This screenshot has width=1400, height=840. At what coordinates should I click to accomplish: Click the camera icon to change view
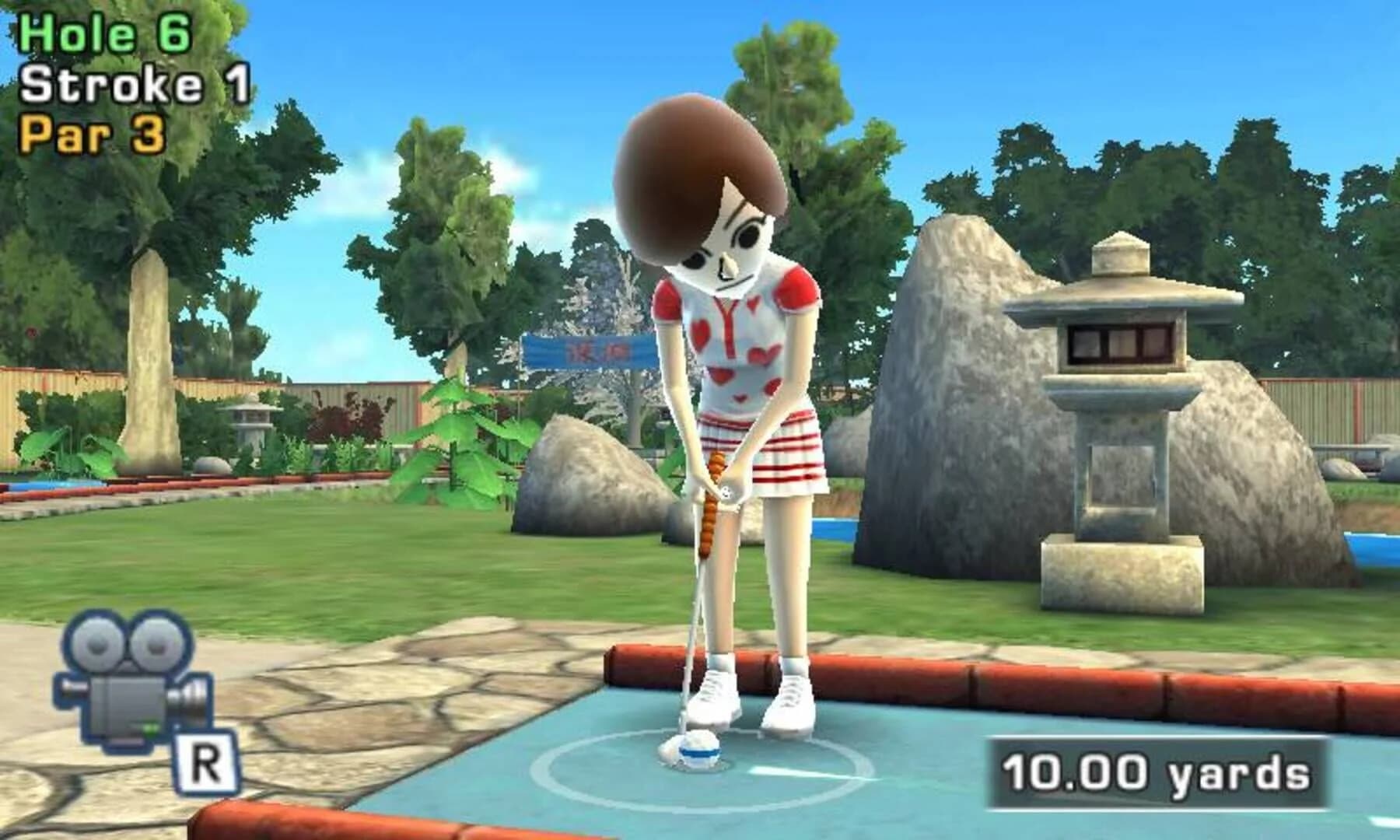[121, 684]
